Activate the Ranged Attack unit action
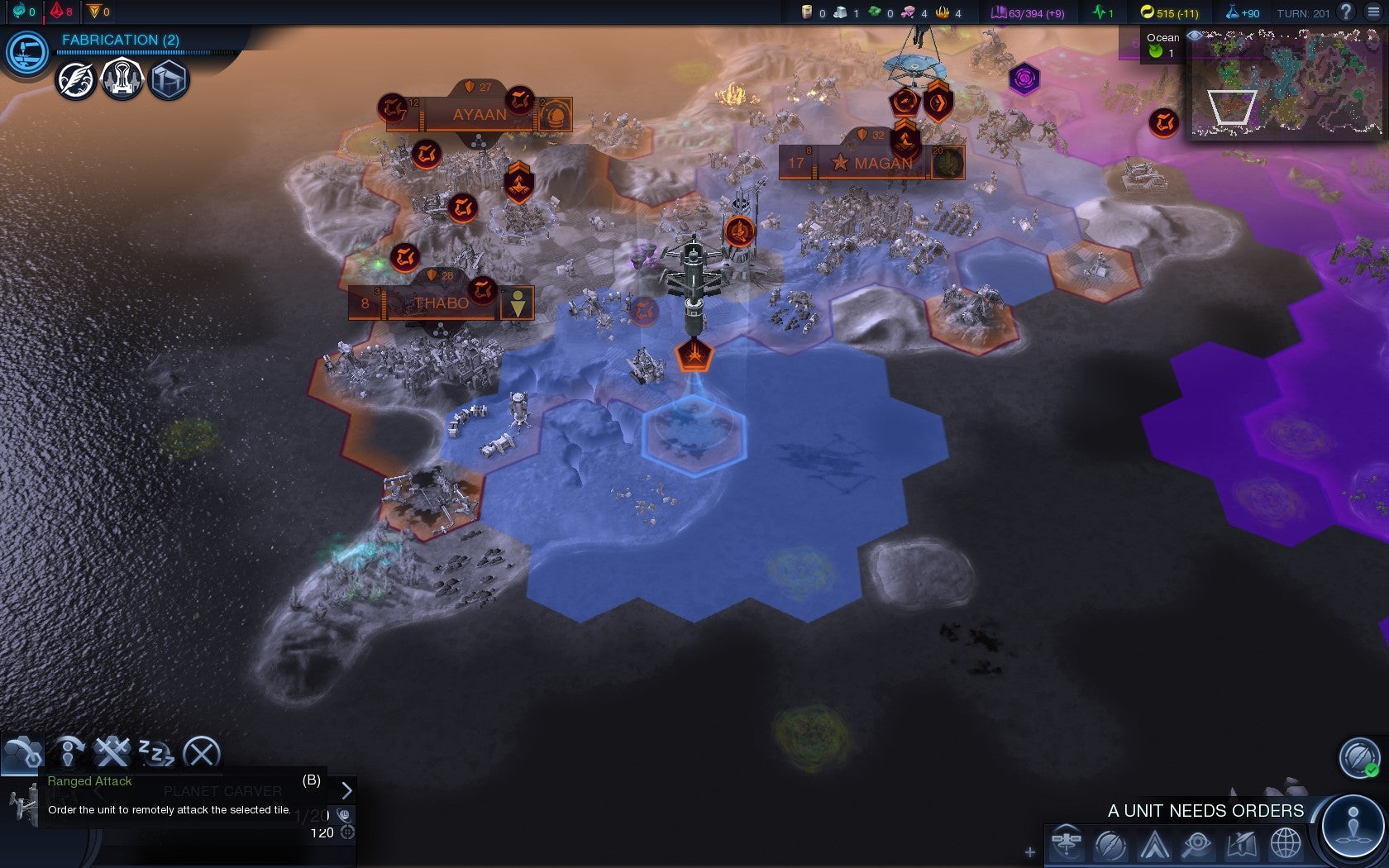 pos(22,752)
